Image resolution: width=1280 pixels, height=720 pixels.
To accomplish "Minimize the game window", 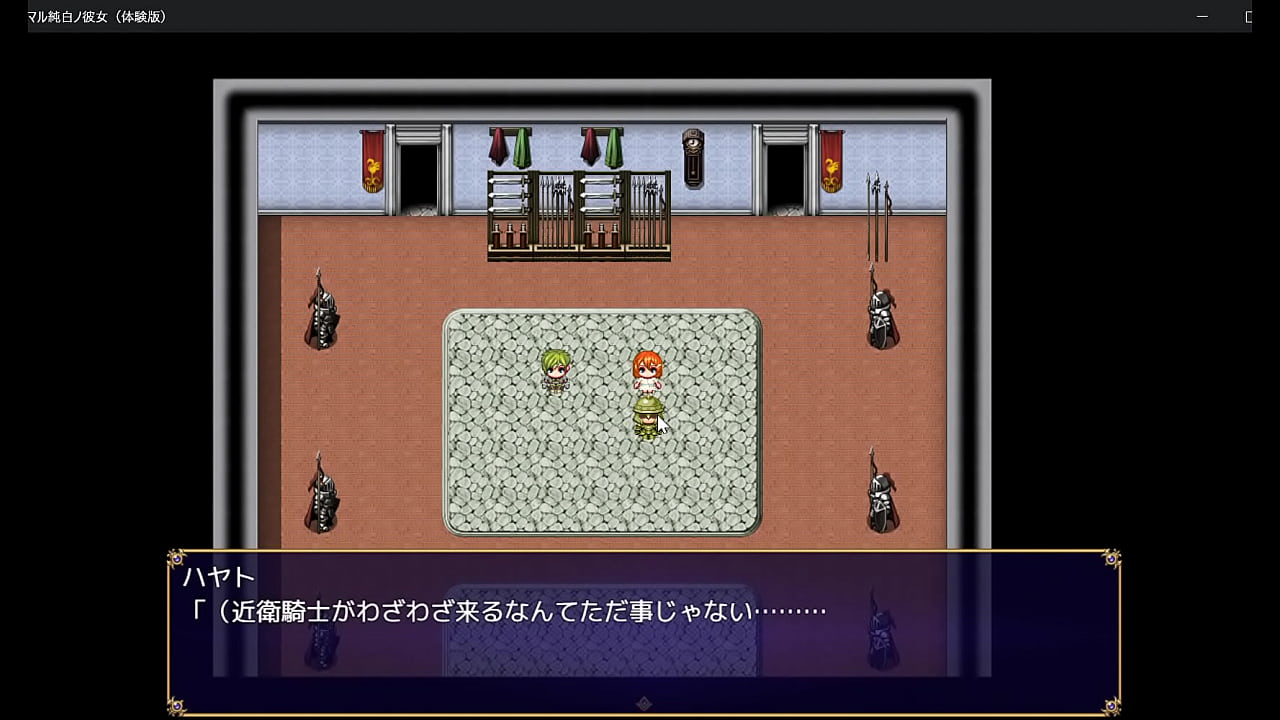I will [x=1203, y=17].
